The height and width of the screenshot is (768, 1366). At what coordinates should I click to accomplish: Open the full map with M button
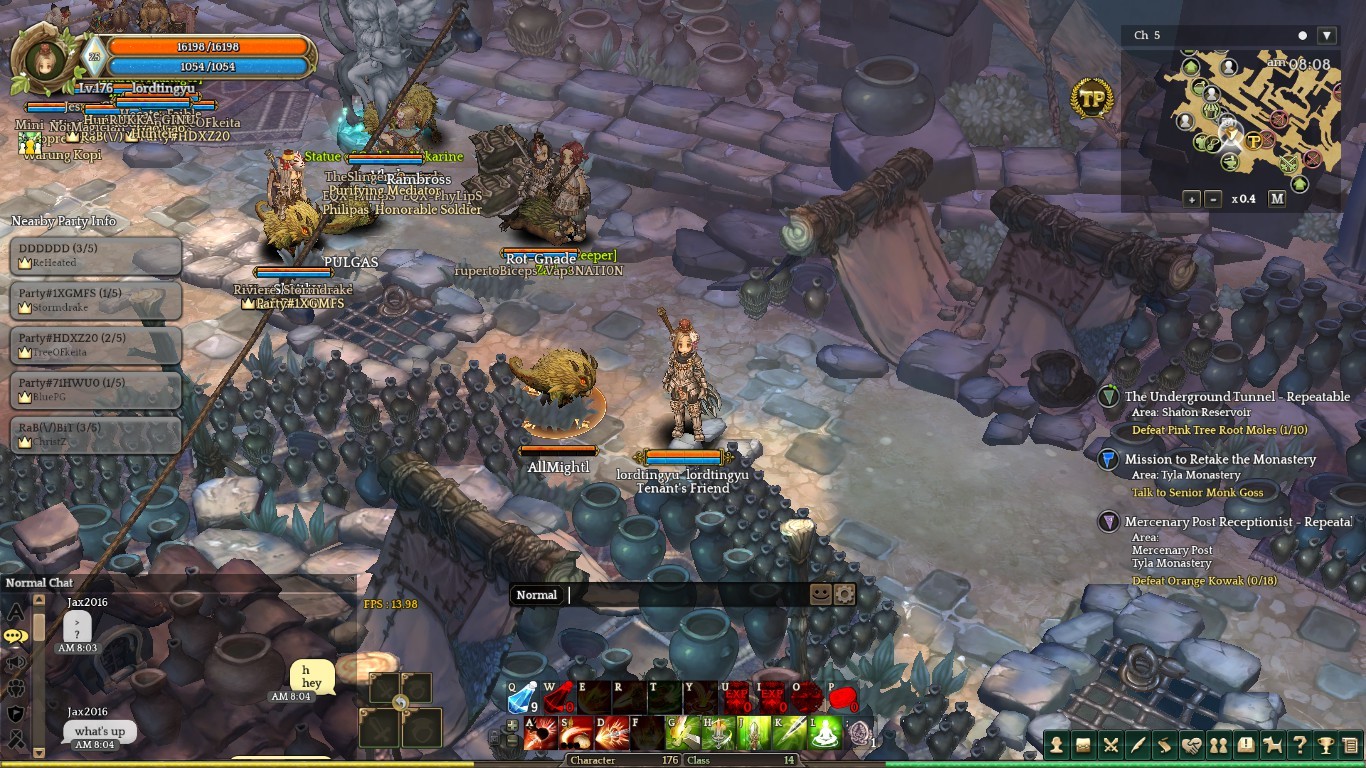point(1277,199)
